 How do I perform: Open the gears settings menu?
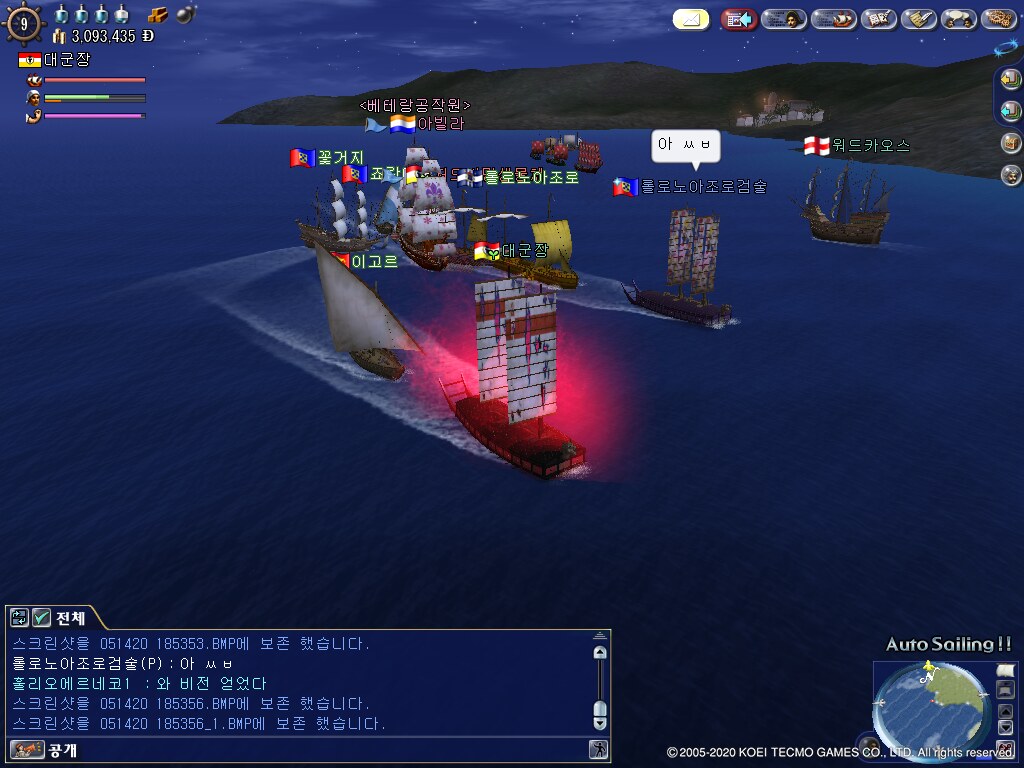click(999, 19)
